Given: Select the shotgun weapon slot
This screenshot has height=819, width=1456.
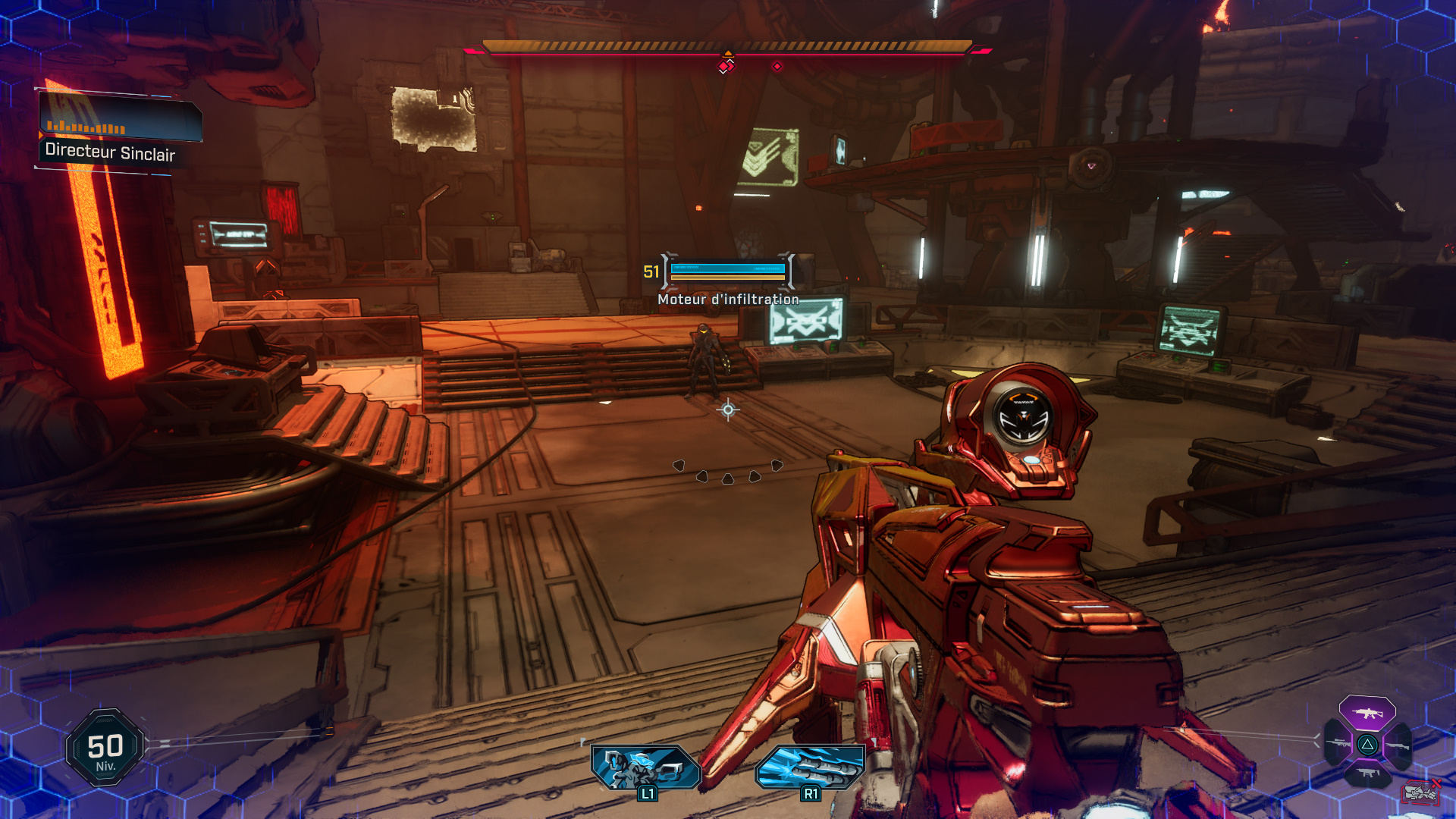Looking at the screenshot, I should (x=1398, y=745).
